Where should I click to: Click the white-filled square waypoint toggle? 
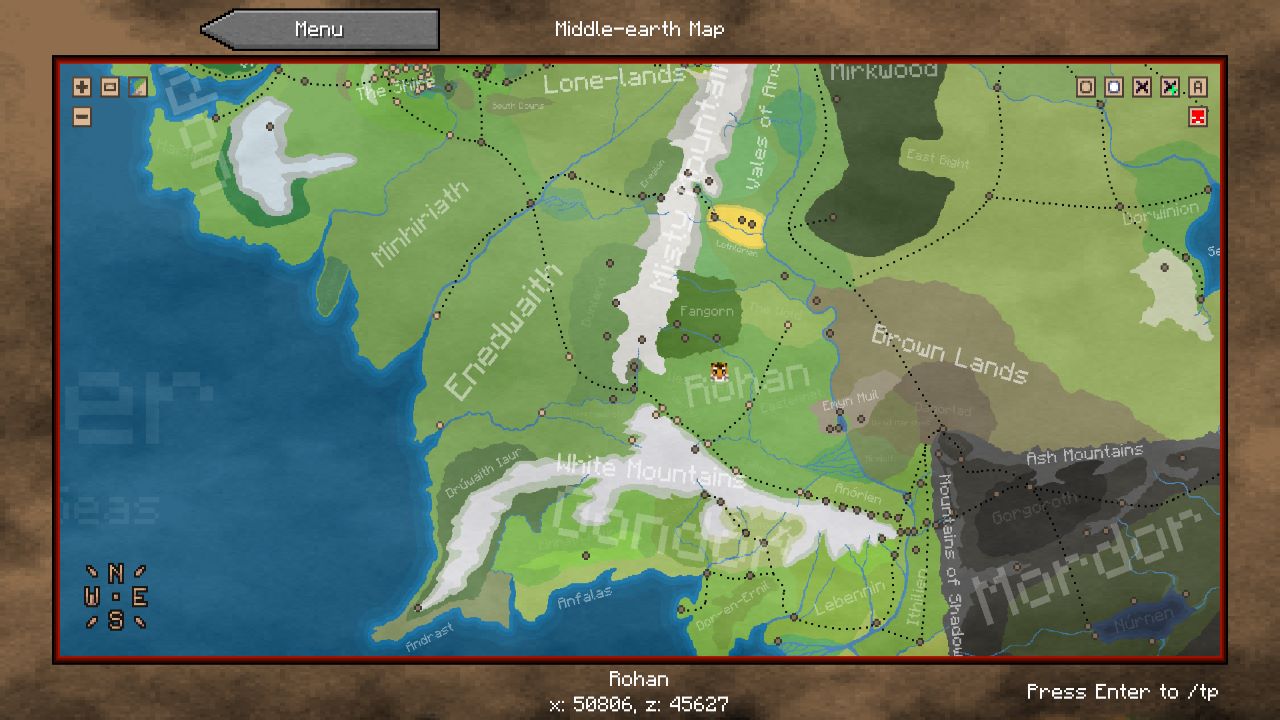pyautogui.click(x=1113, y=87)
